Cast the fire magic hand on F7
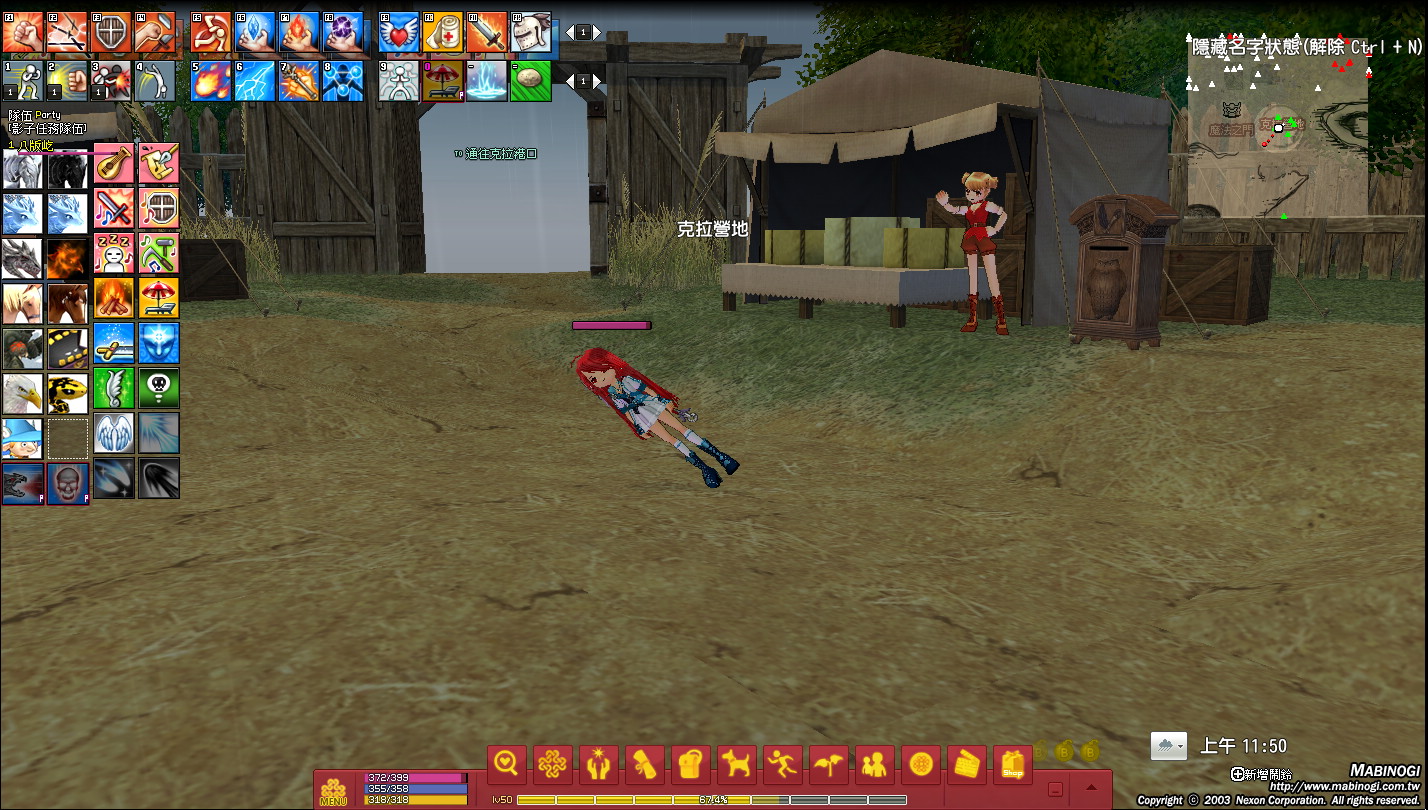The image size is (1428, 810). click(x=299, y=32)
